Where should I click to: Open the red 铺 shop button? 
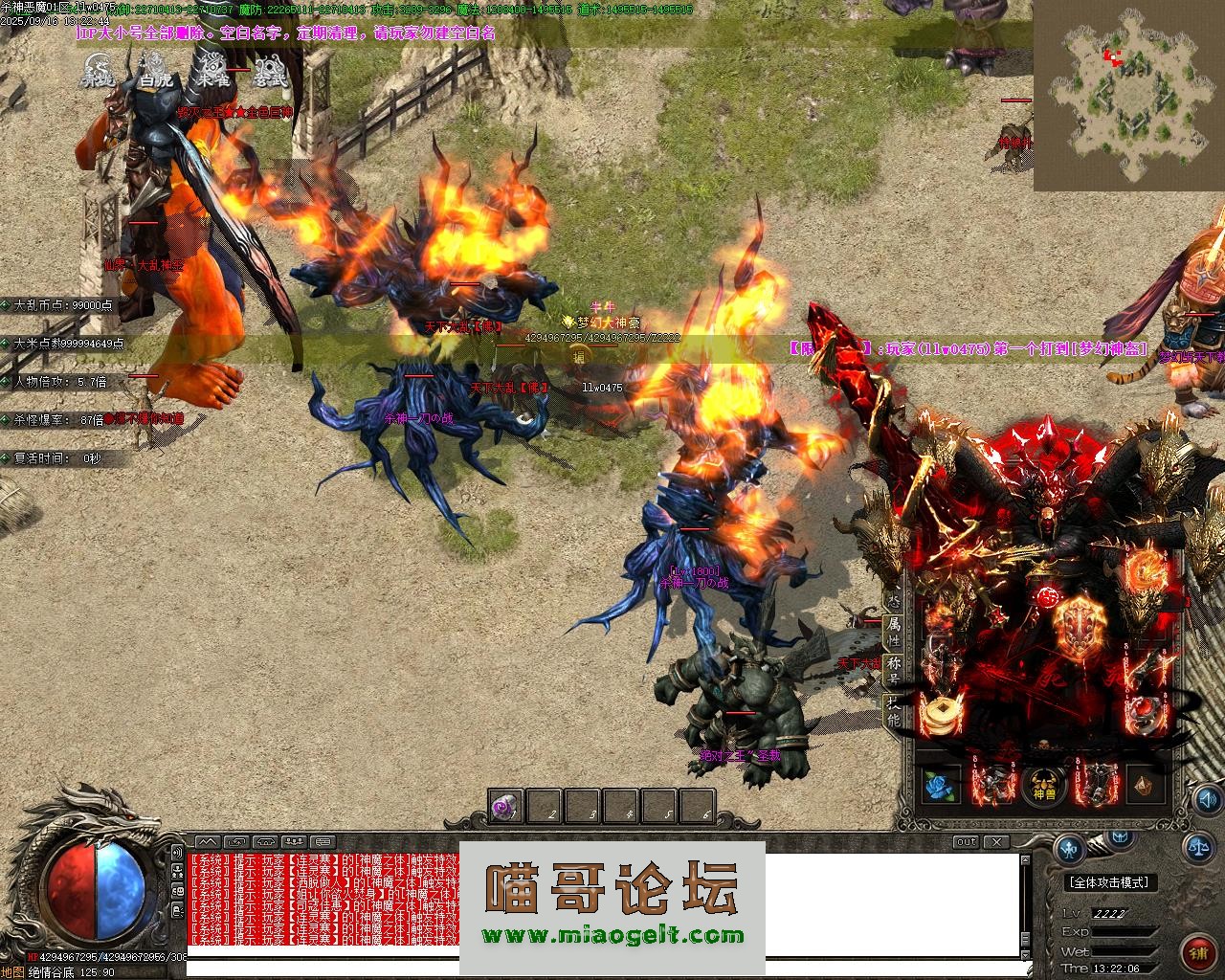[x=1198, y=953]
